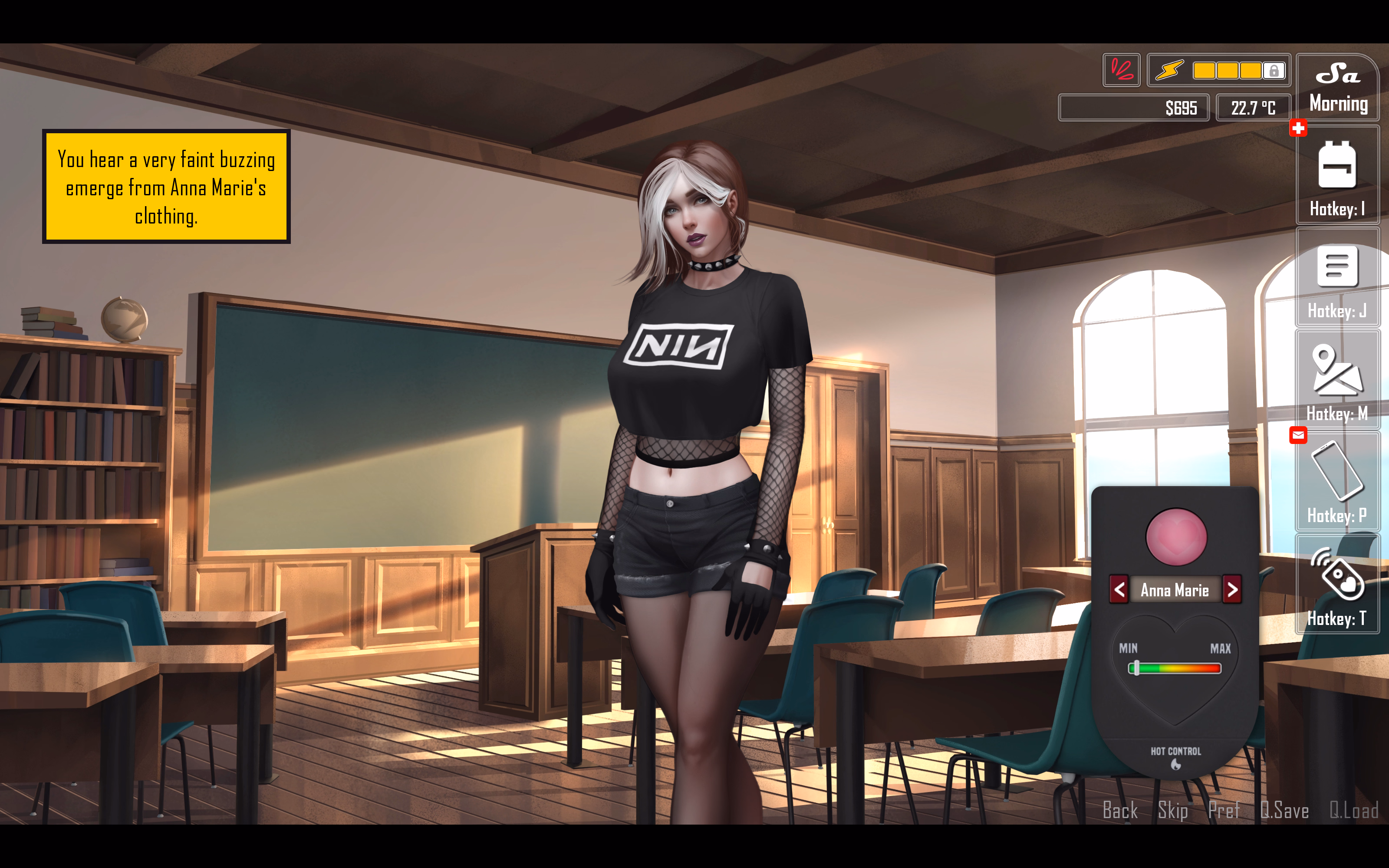Choose Skip in the bottom bar
Image resolution: width=1389 pixels, height=868 pixels.
click(x=1173, y=810)
